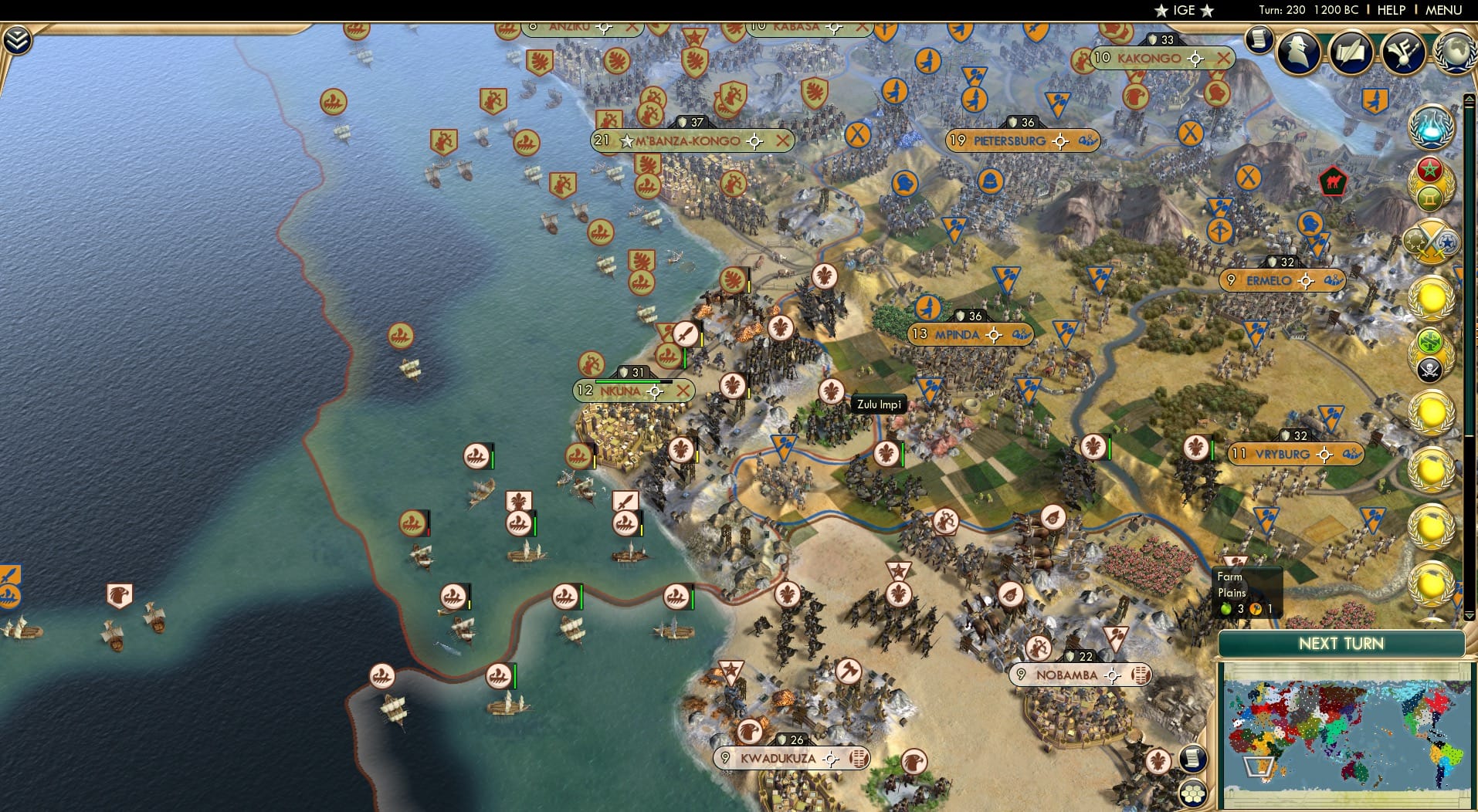The height and width of the screenshot is (812, 1478).
Task: Open the Social Policies scroll-and-quill icon
Action: tap(1351, 53)
